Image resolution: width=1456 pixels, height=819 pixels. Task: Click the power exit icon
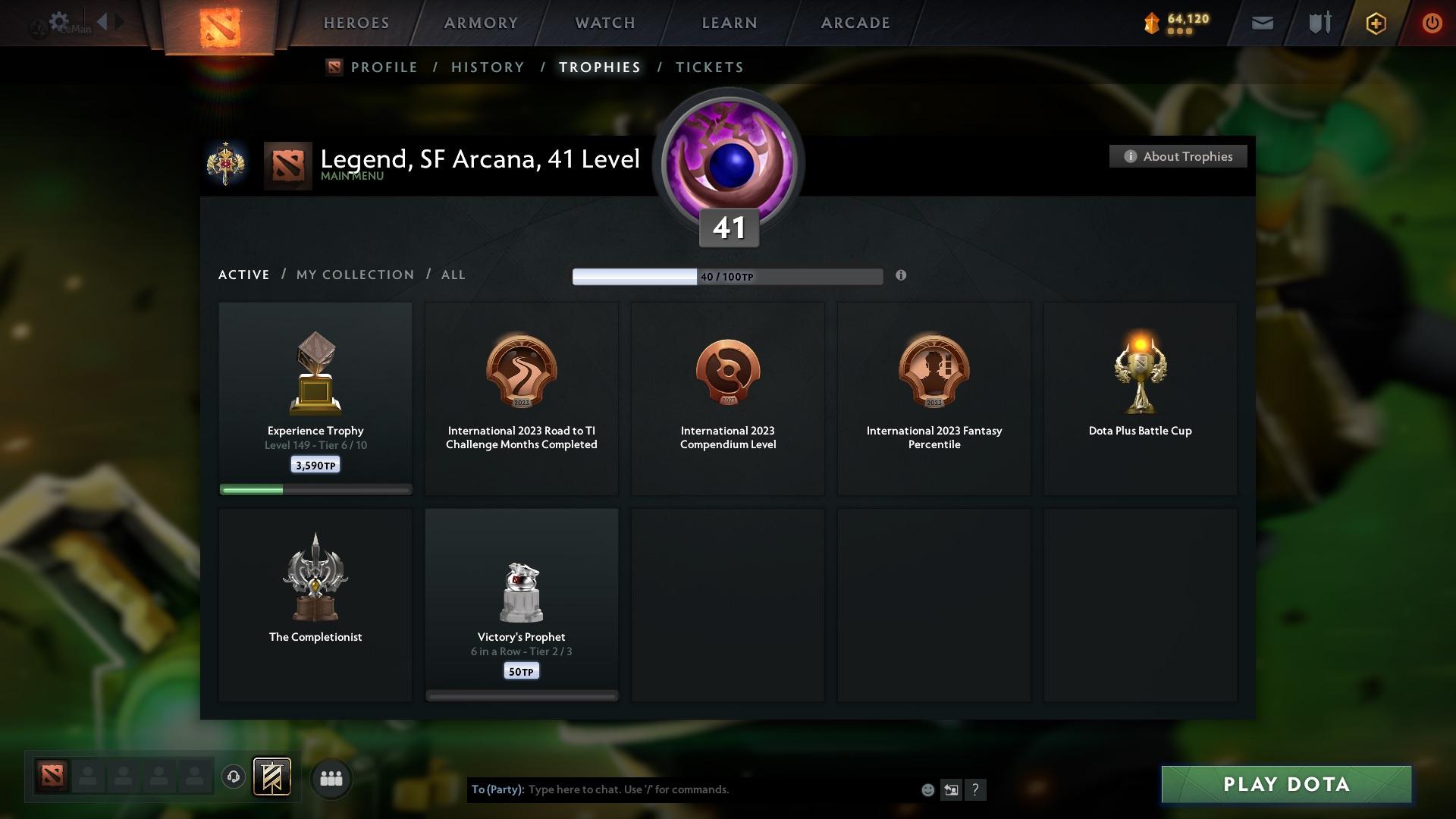tap(1432, 23)
